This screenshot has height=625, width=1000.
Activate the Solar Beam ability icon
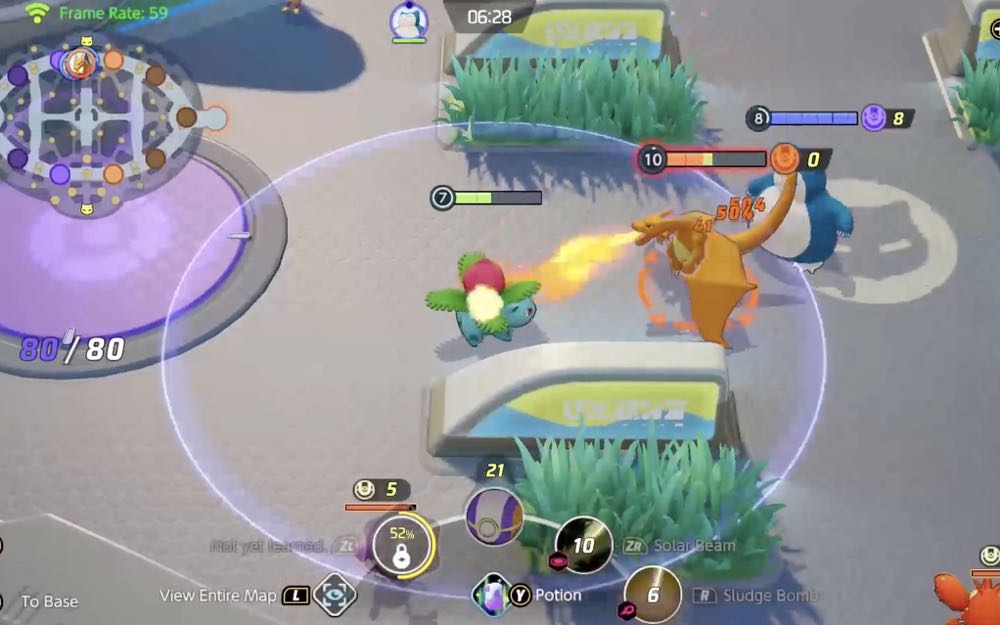[x=584, y=546]
